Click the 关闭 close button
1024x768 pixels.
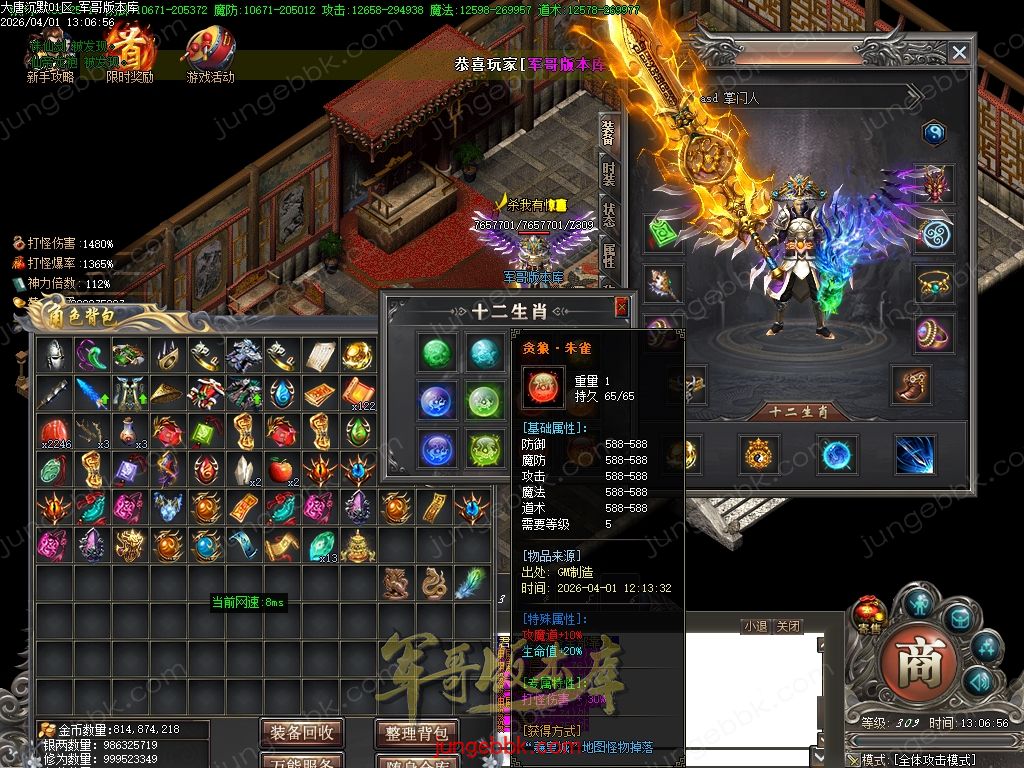788,626
